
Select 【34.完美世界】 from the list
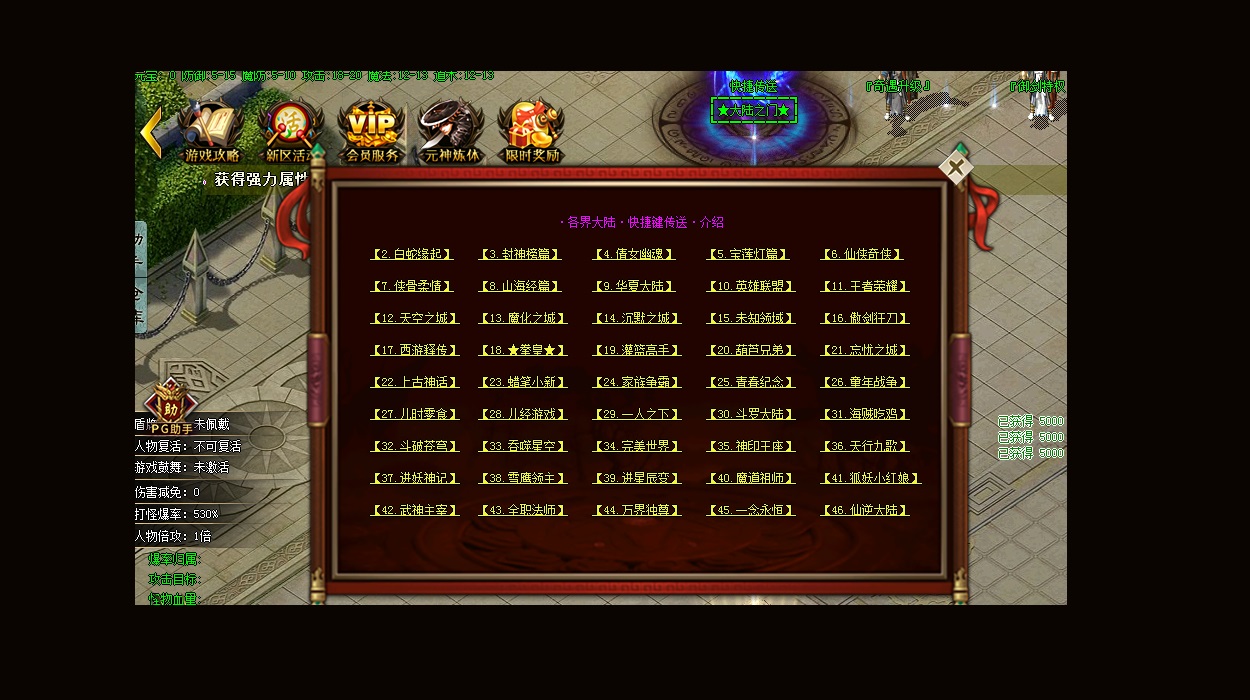[x=637, y=446]
